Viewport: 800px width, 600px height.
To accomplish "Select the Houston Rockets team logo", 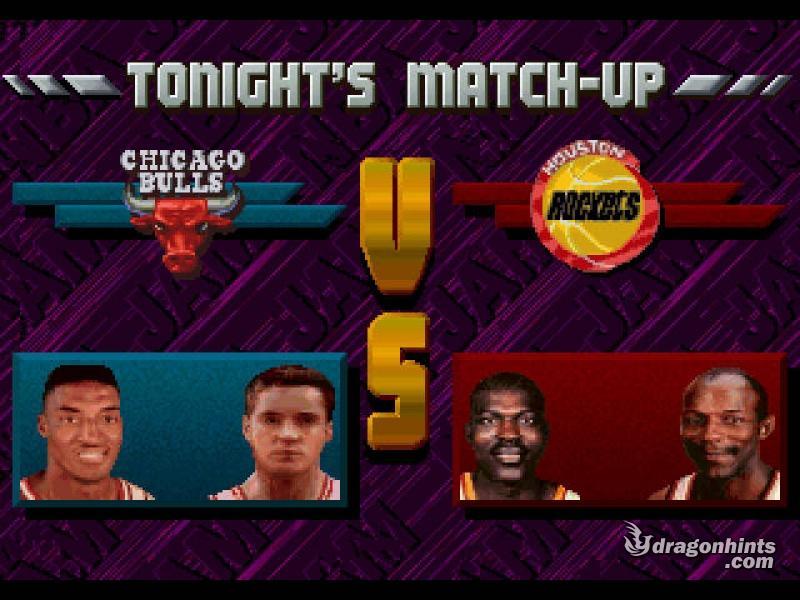I will [x=595, y=206].
